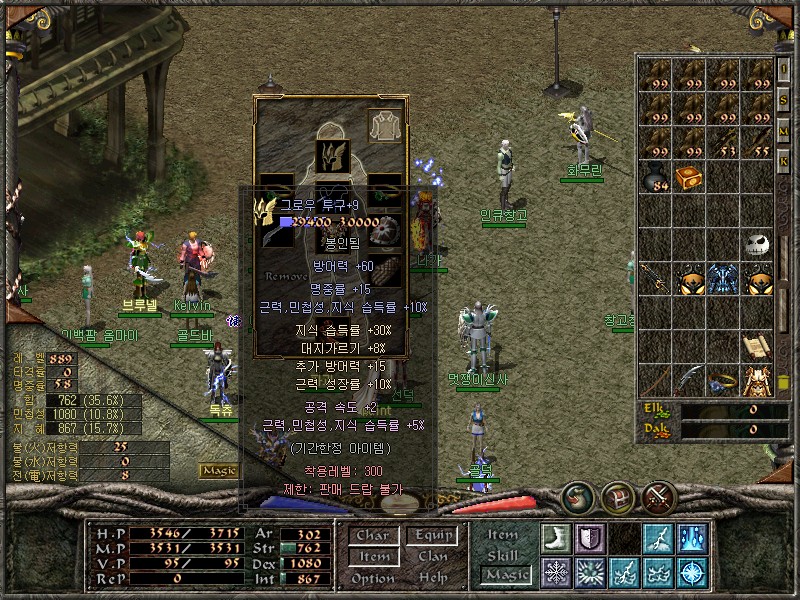Pick the skull mask in inventory
The height and width of the screenshot is (600, 800).
[759, 245]
